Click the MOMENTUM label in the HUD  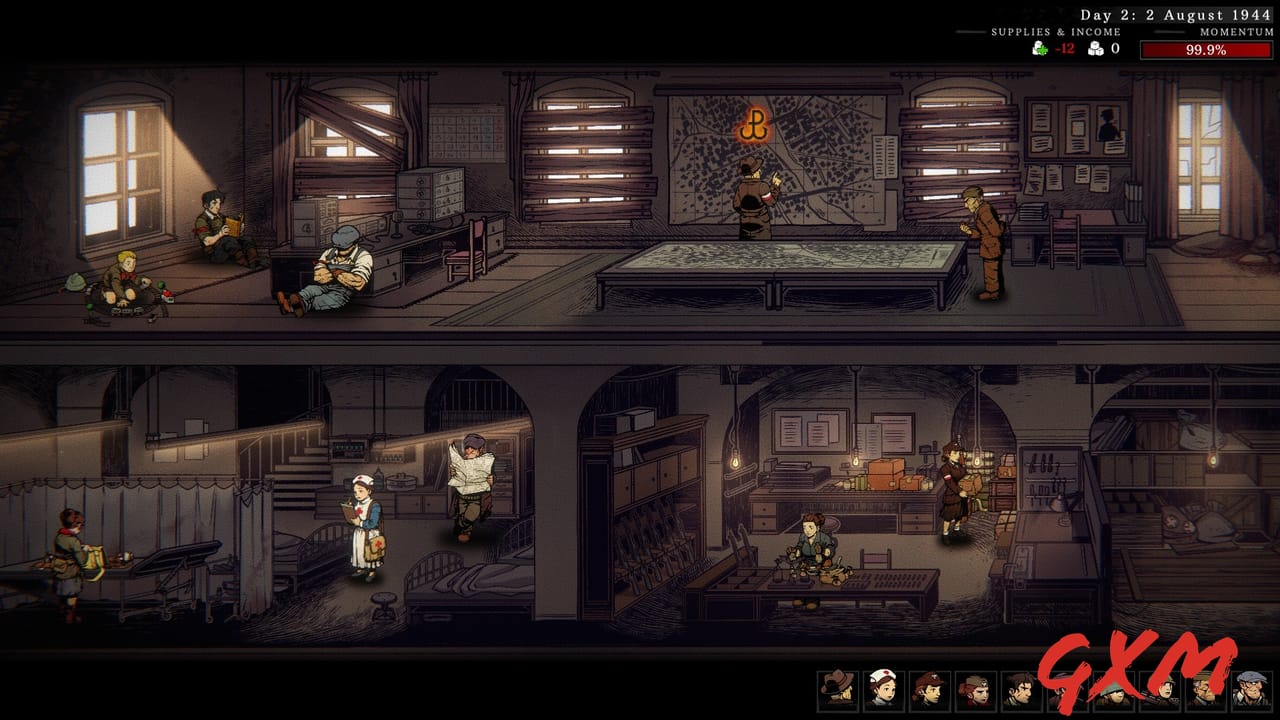pyautogui.click(x=1236, y=31)
